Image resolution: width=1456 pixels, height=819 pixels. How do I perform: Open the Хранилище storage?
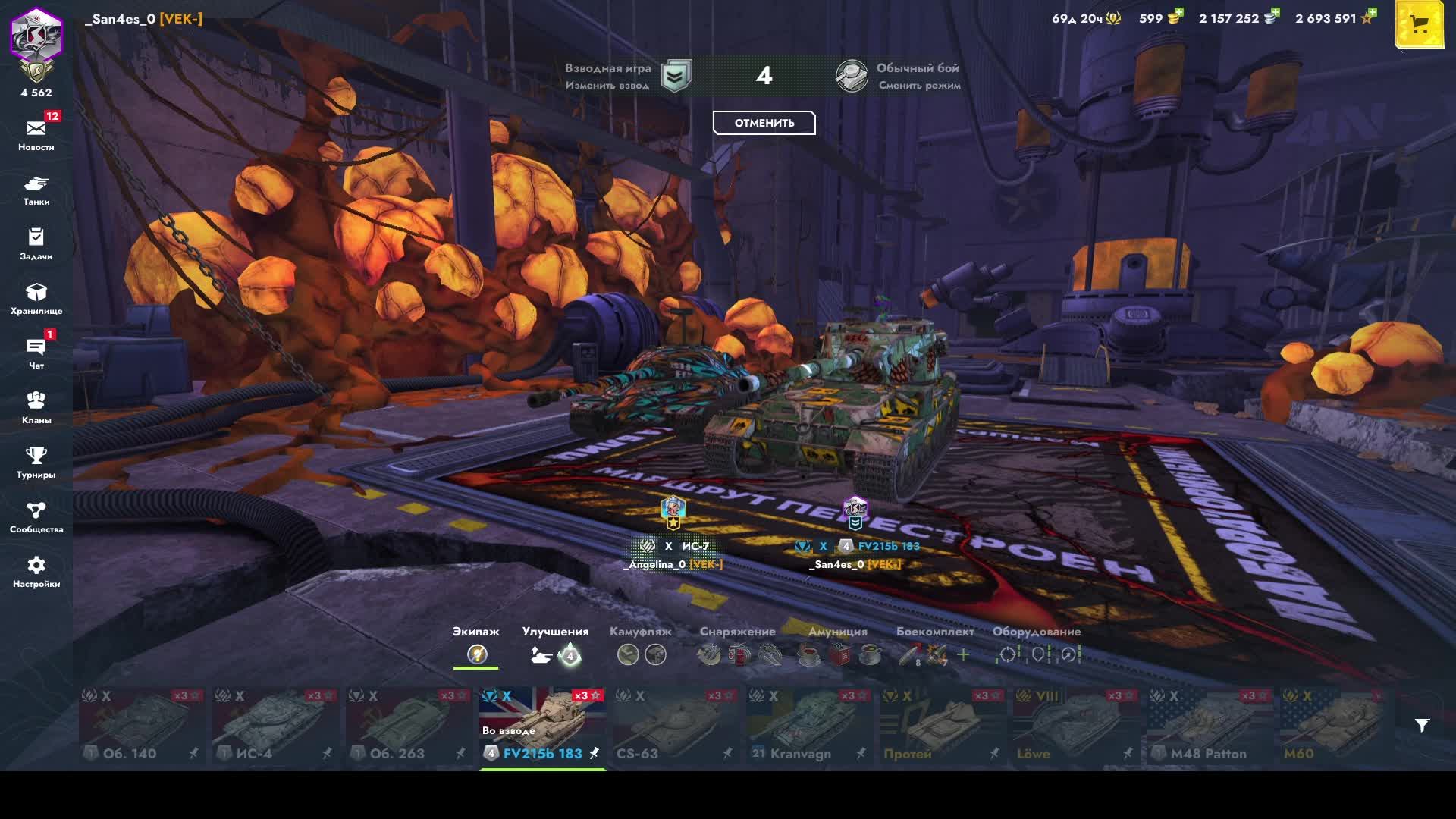[36, 298]
